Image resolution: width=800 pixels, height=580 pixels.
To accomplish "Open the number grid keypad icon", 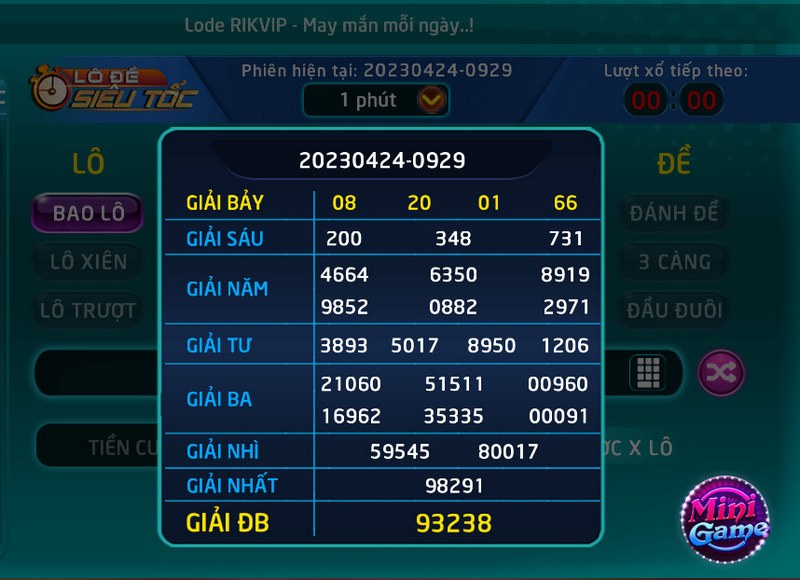I will coord(648,373).
